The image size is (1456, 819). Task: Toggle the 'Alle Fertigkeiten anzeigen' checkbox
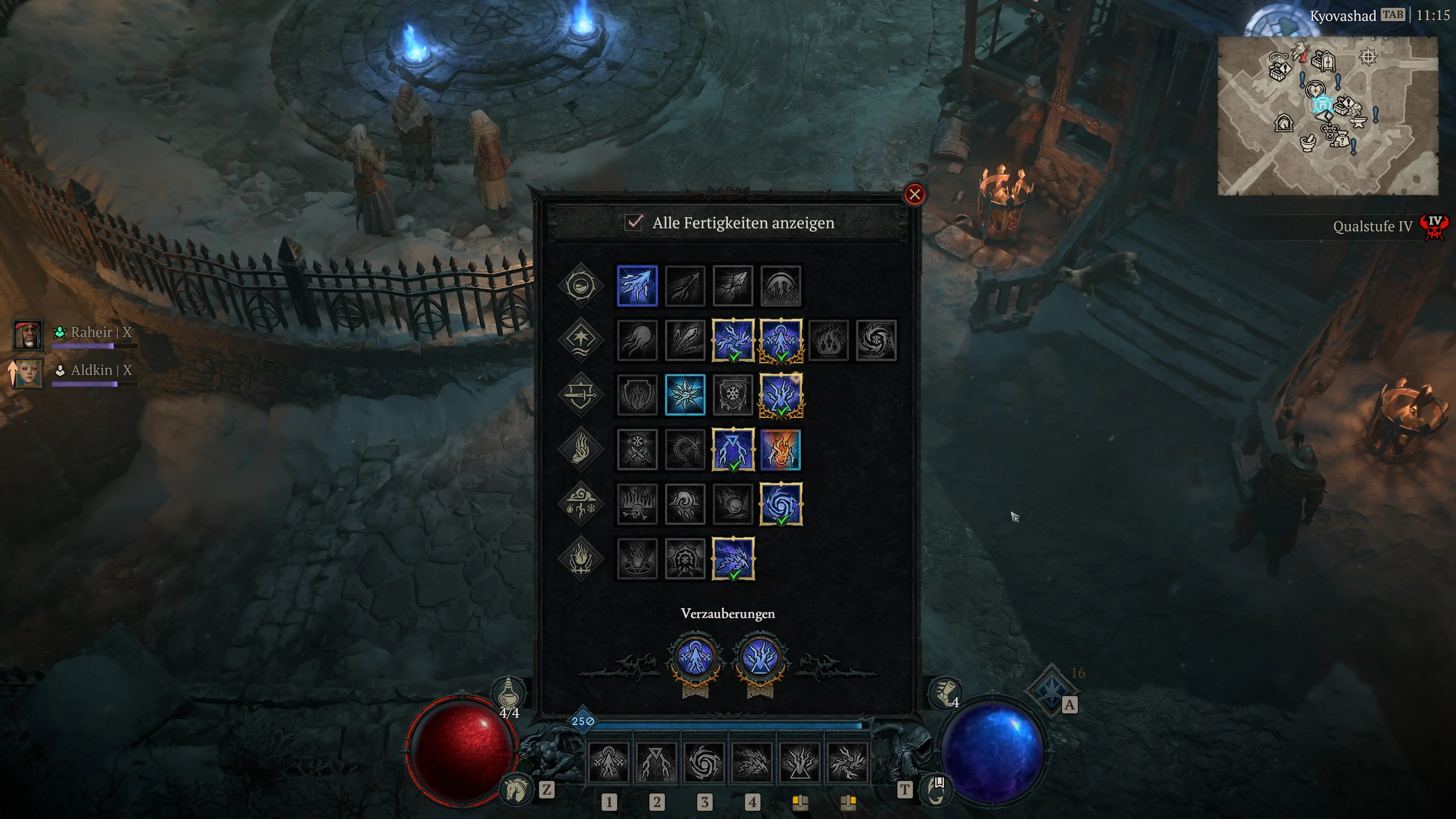coord(634,222)
